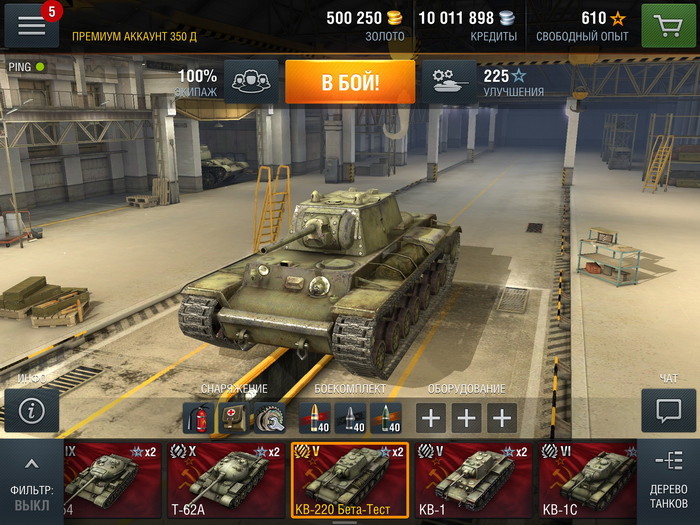Viewport: 700px width, 525px height.
Task: Select the КВ-220 Бета-Тест tank card
Action: pos(350,480)
